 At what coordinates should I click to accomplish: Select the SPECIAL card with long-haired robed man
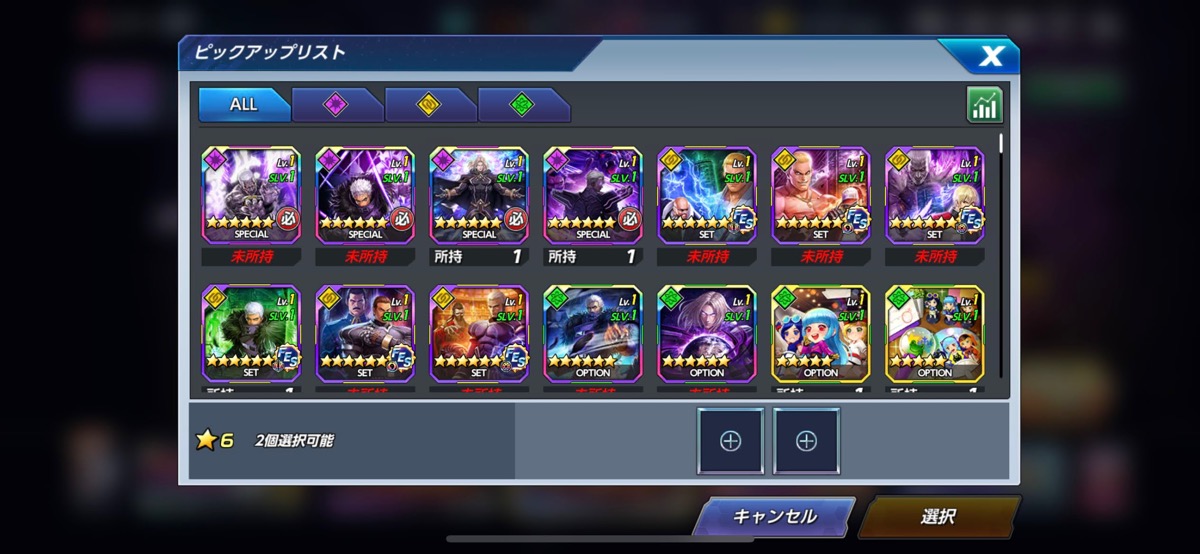click(x=479, y=195)
